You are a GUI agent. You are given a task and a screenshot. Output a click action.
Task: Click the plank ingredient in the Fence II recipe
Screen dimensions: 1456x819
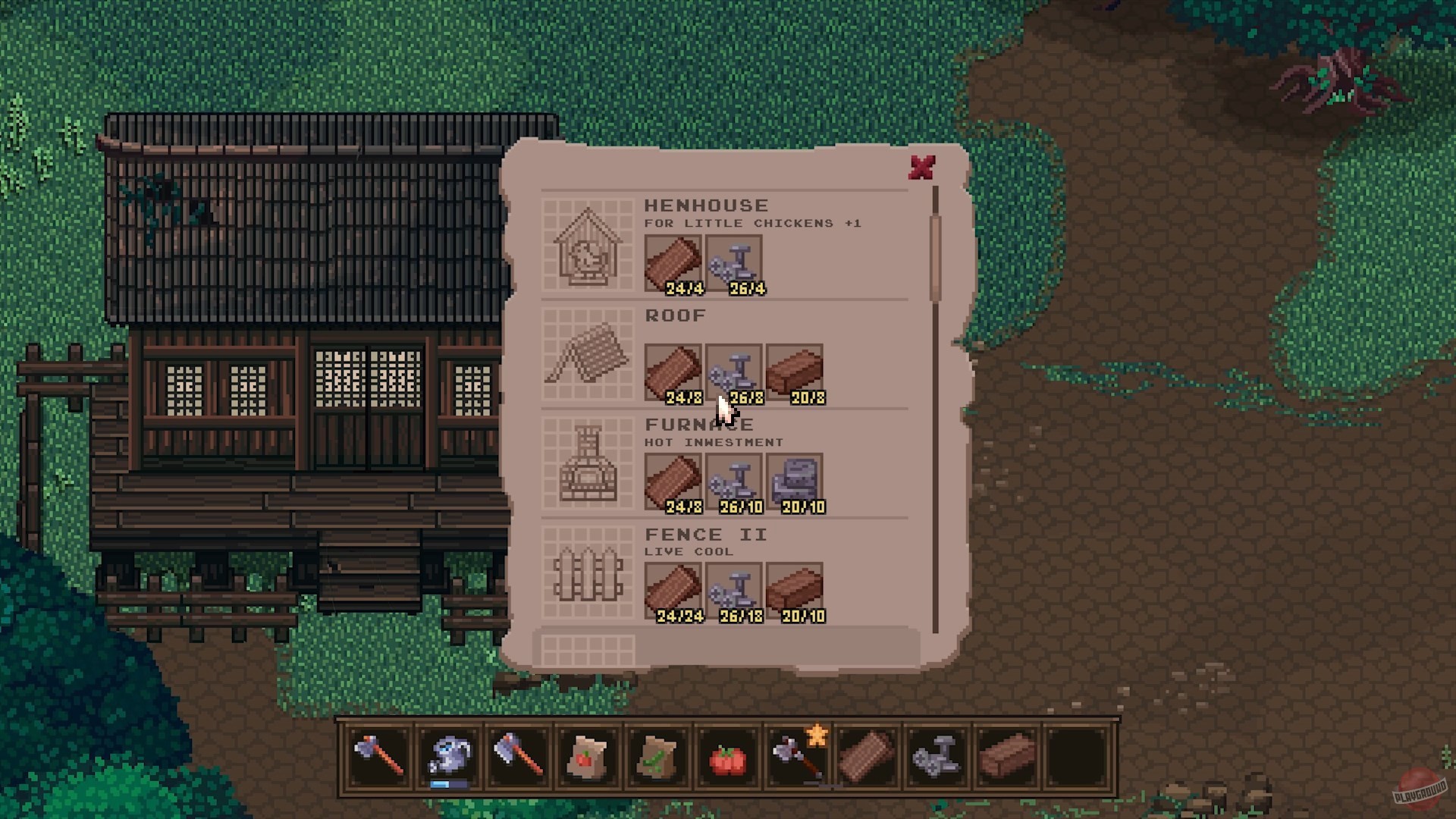[794, 590]
